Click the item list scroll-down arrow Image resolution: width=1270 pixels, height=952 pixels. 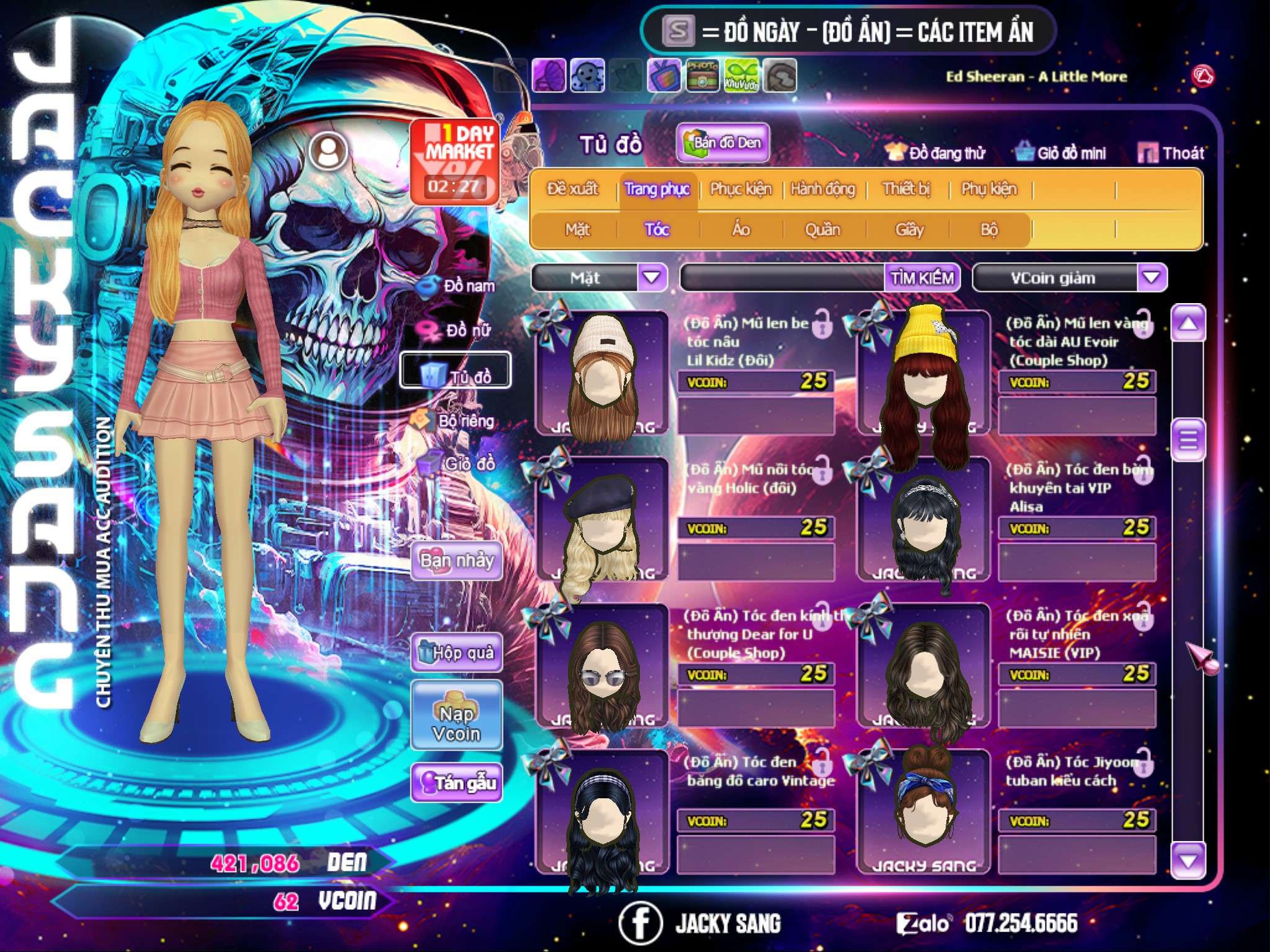click(1188, 861)
